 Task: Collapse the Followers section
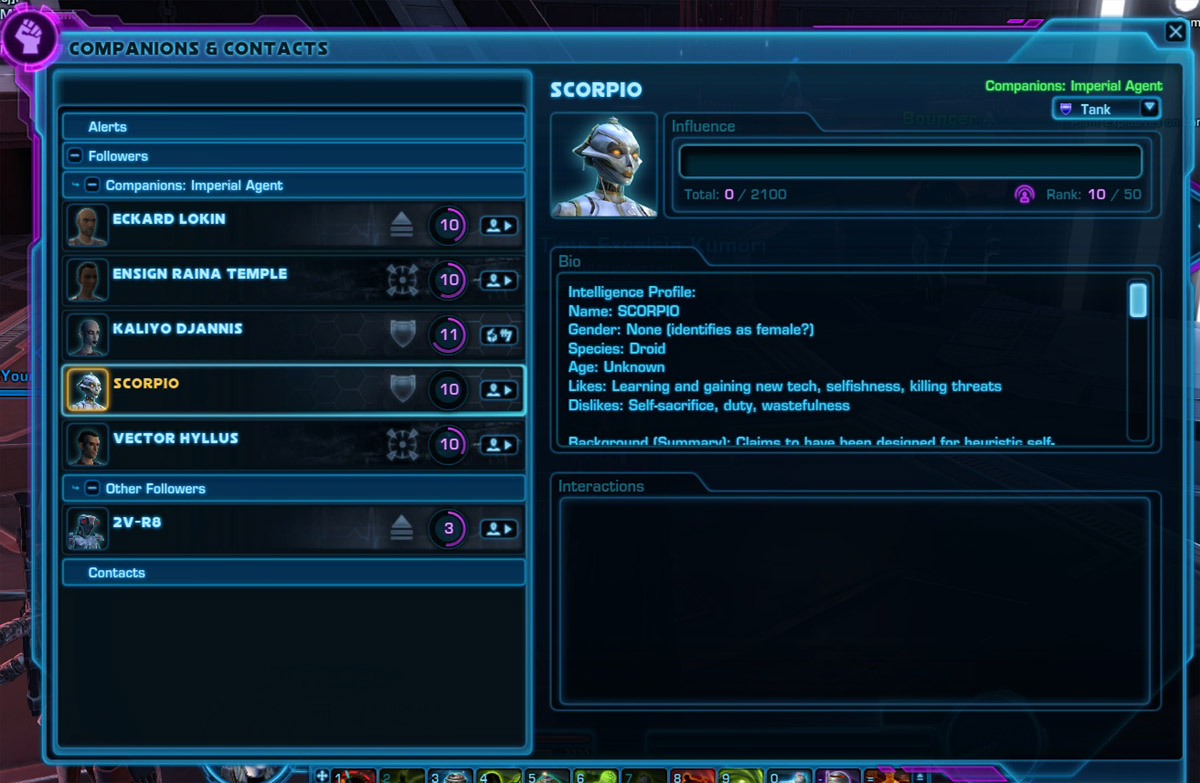pos(75,156)
